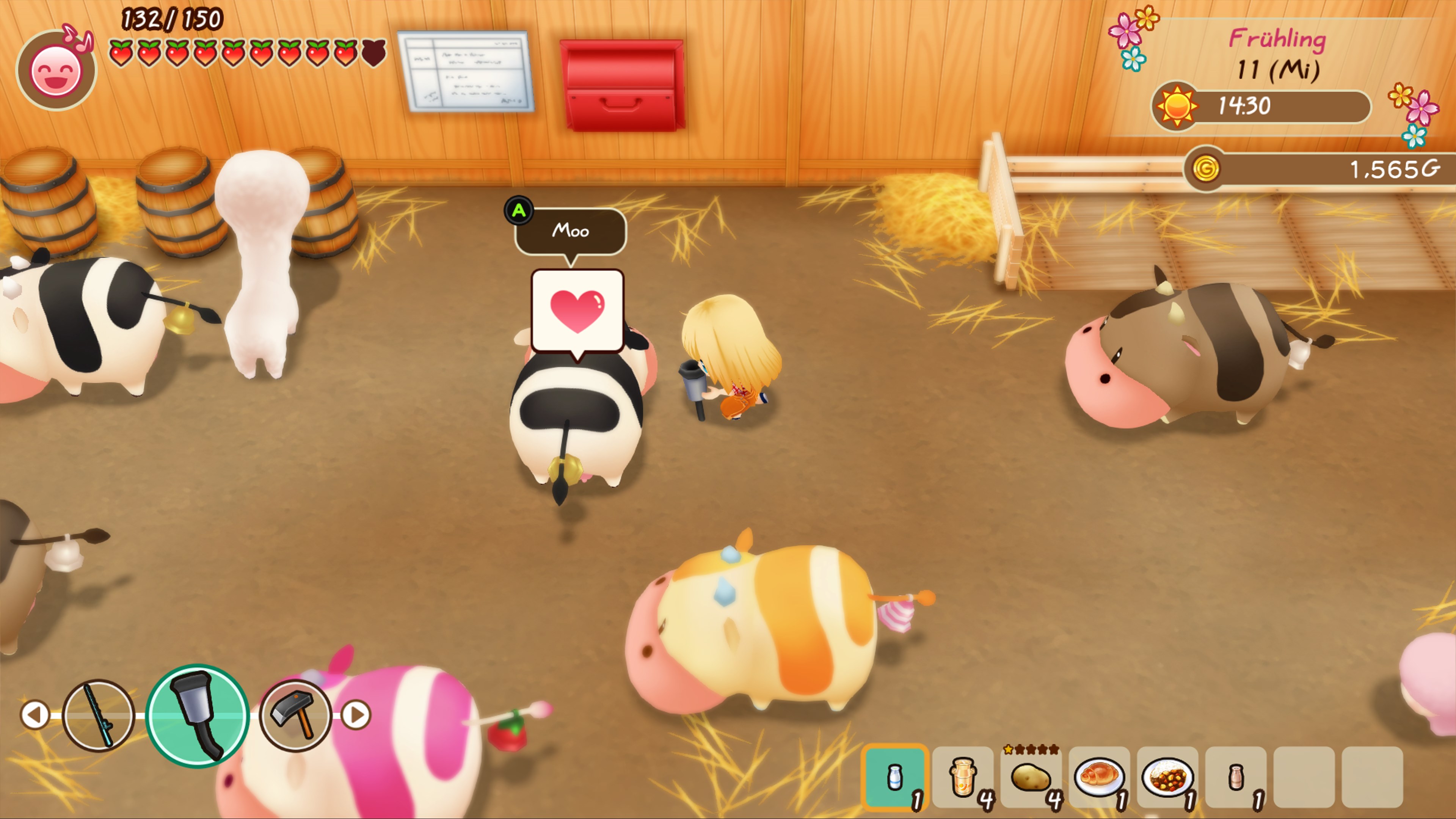Switch to the hammer tool
This screenshot has height=819, width=1456.
(295, 715)
